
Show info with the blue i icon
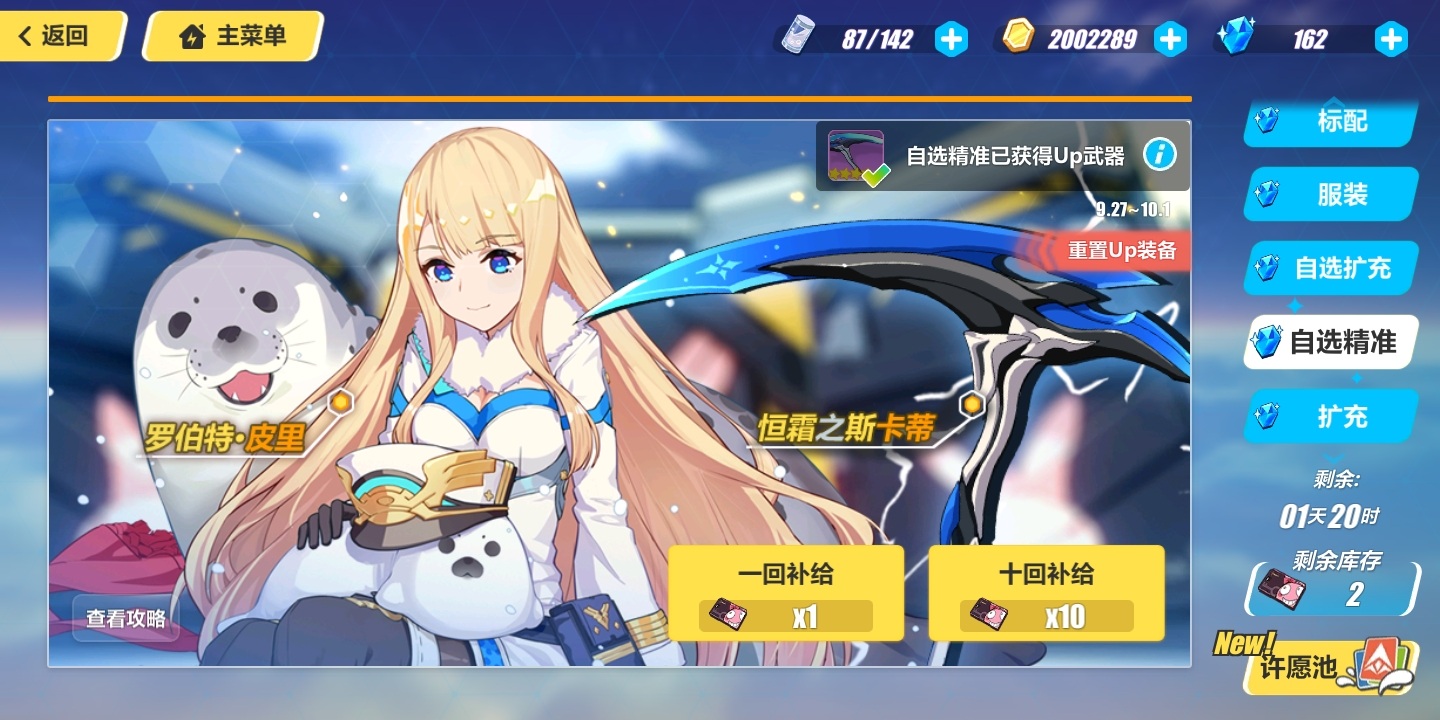pyautogui.click(x=1159, y=155)
